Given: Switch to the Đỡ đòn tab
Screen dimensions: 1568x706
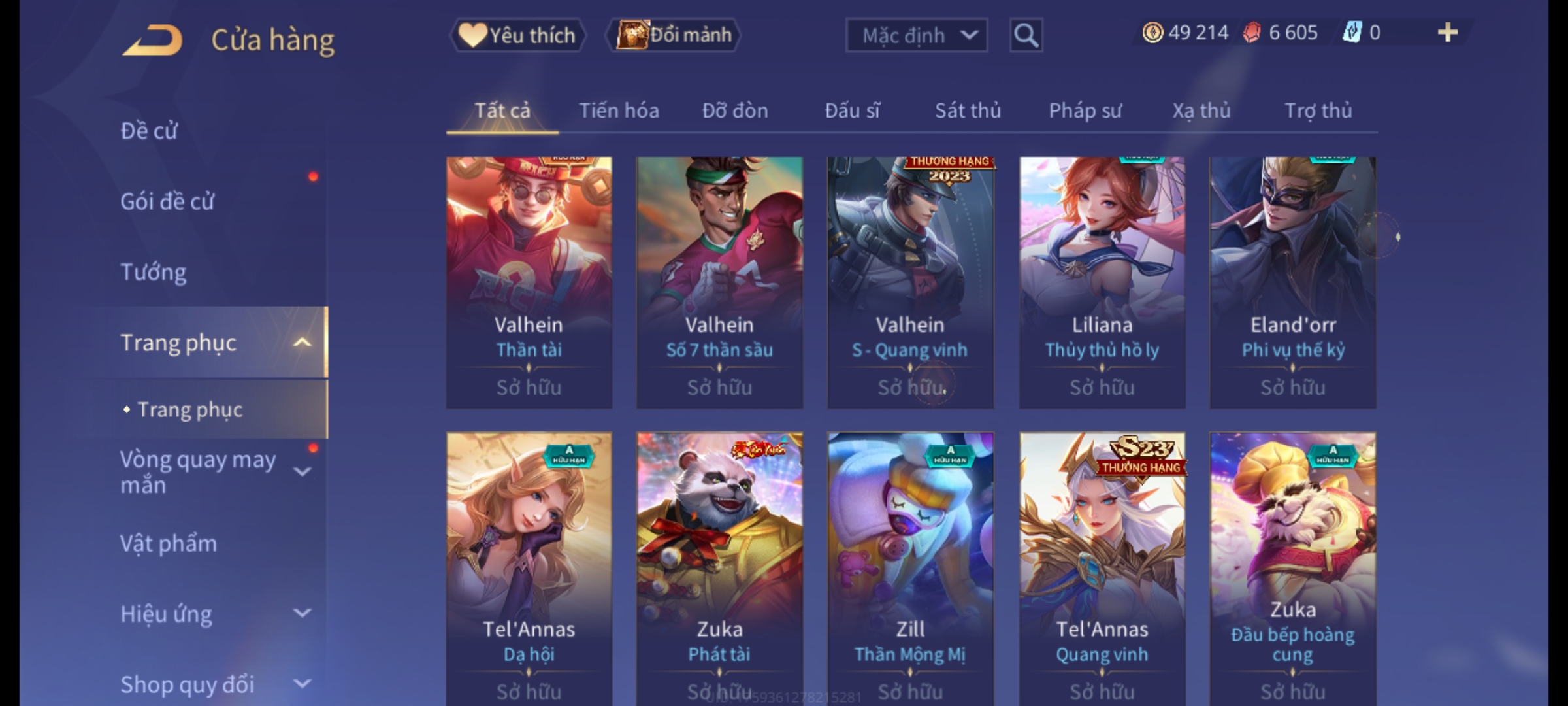Looking at the screenshot, I should pyautogui.click(x=735, y=110).
